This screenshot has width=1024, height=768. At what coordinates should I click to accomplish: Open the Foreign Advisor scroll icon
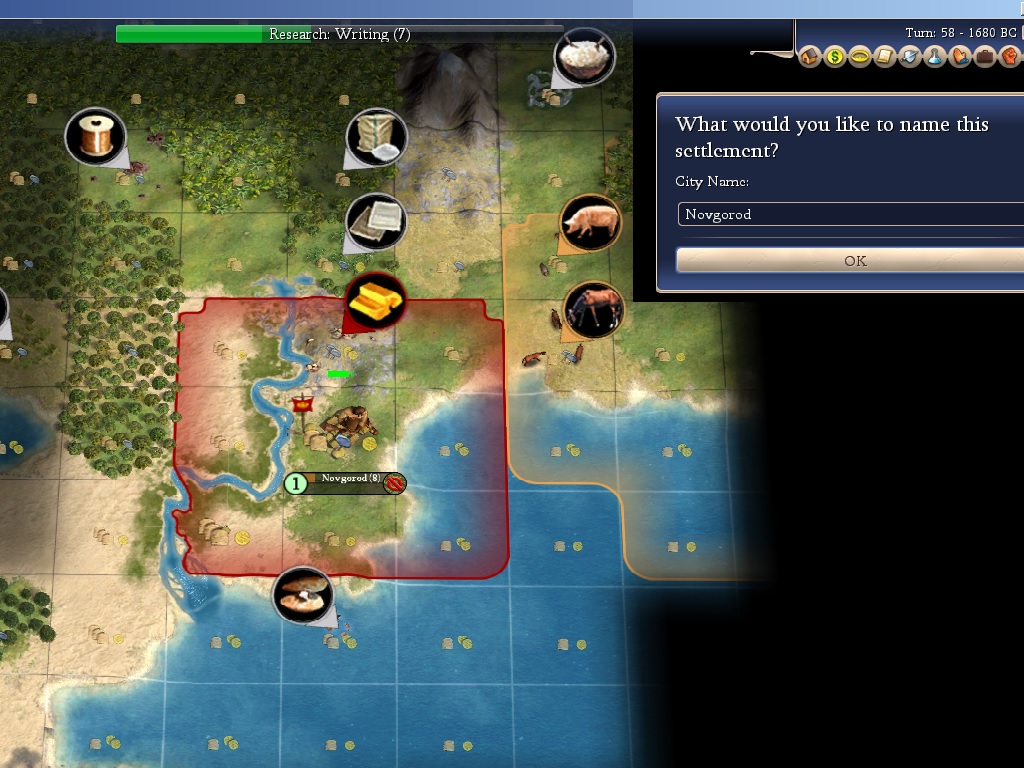tap(884, 57)
